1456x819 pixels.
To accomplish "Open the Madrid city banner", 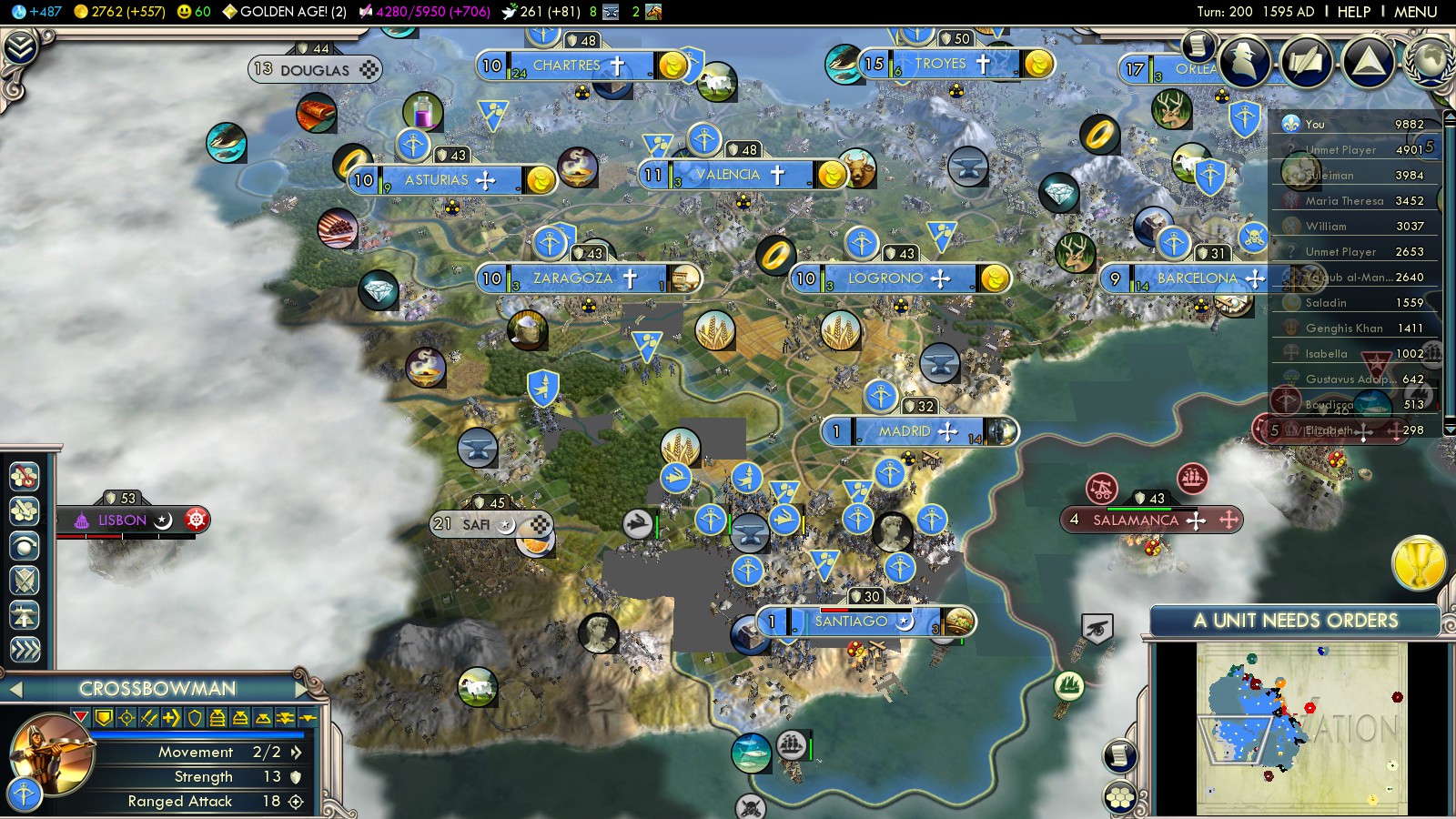I will tap(904, 431).
